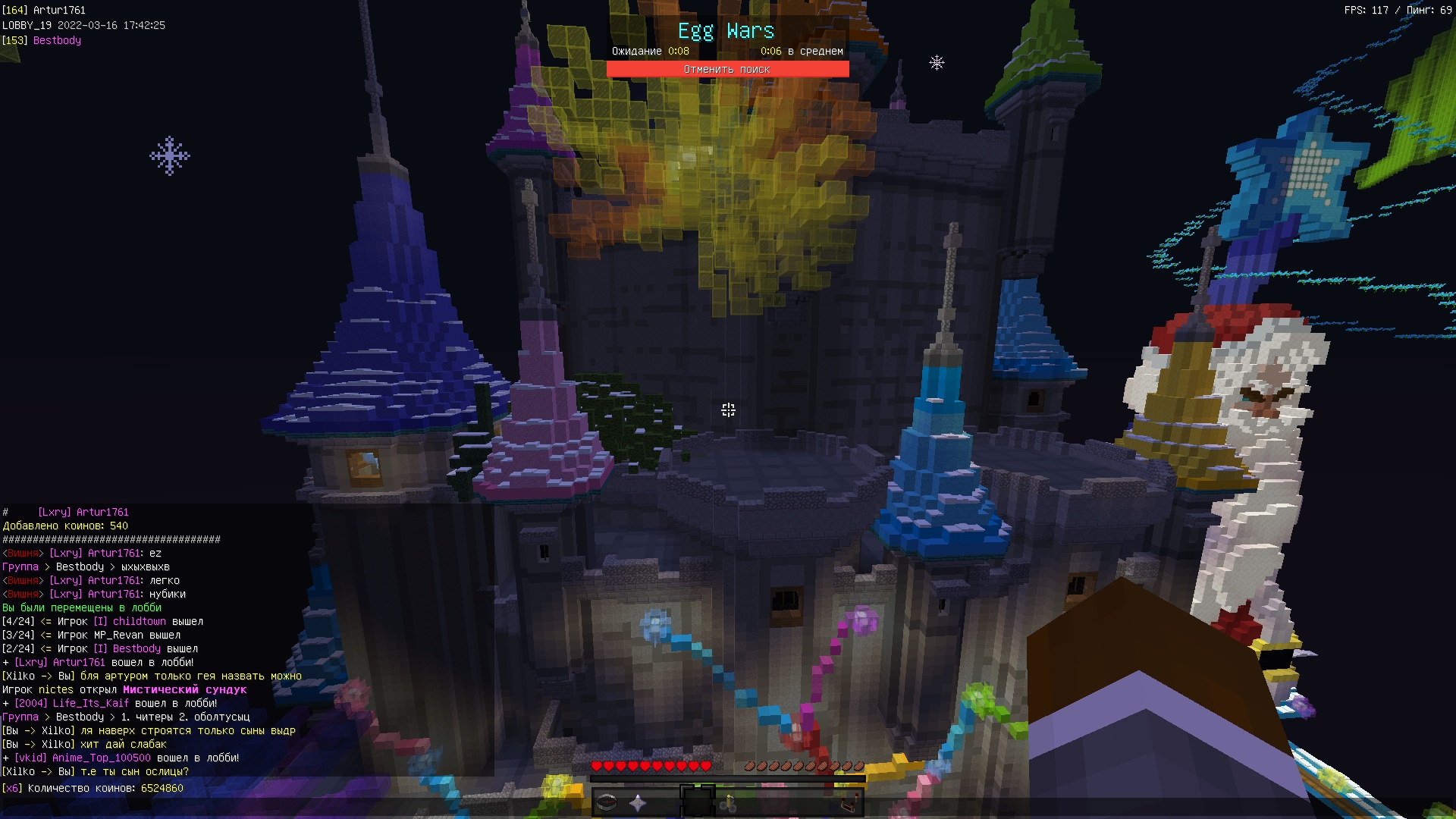Image resolution: width=1456 pixels, height=819 pixels.
Task: Select the nether star hotbar slot
Action: [638, 802]
